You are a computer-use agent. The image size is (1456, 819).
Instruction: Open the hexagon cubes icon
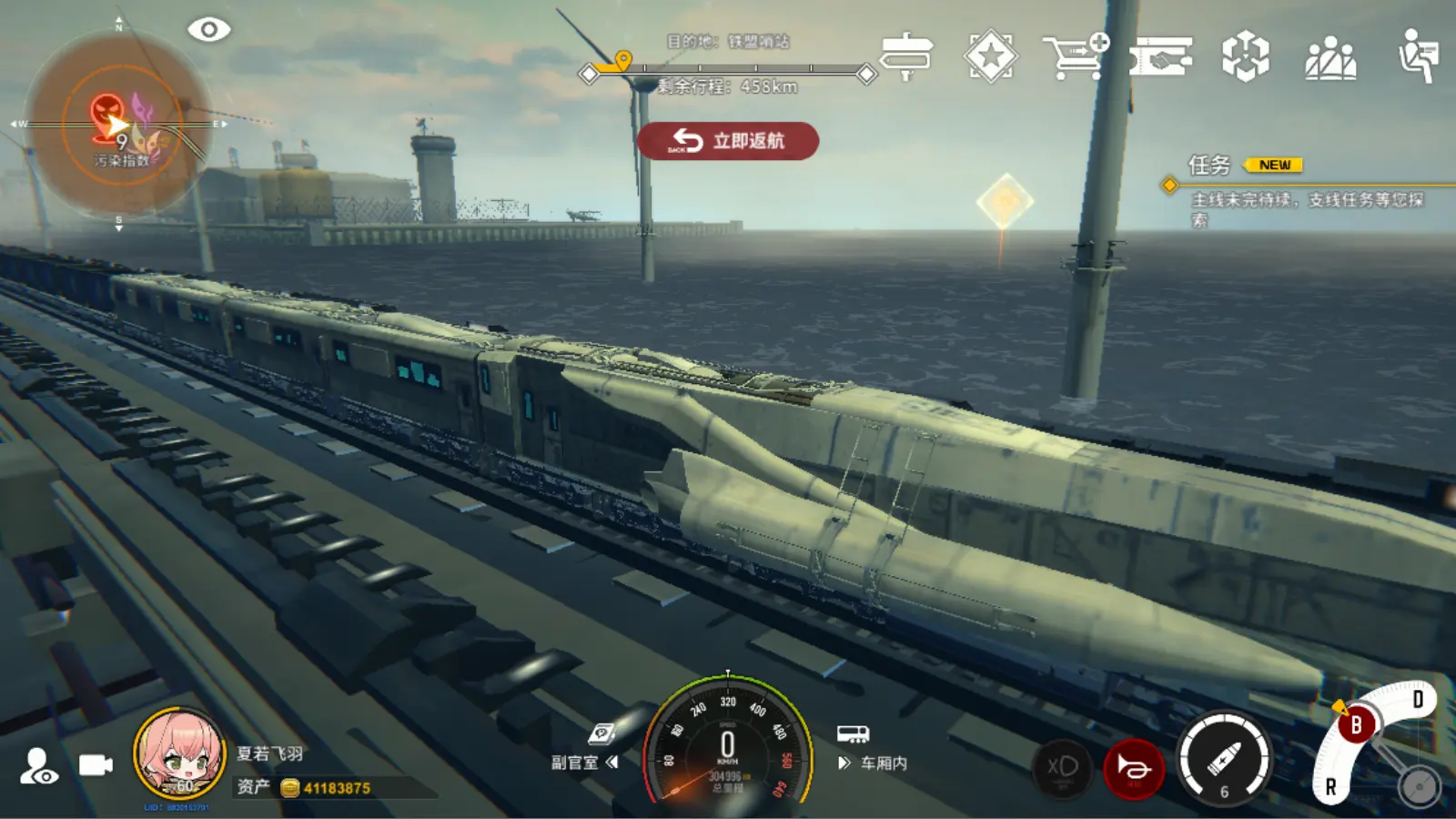click(1245, 56)
